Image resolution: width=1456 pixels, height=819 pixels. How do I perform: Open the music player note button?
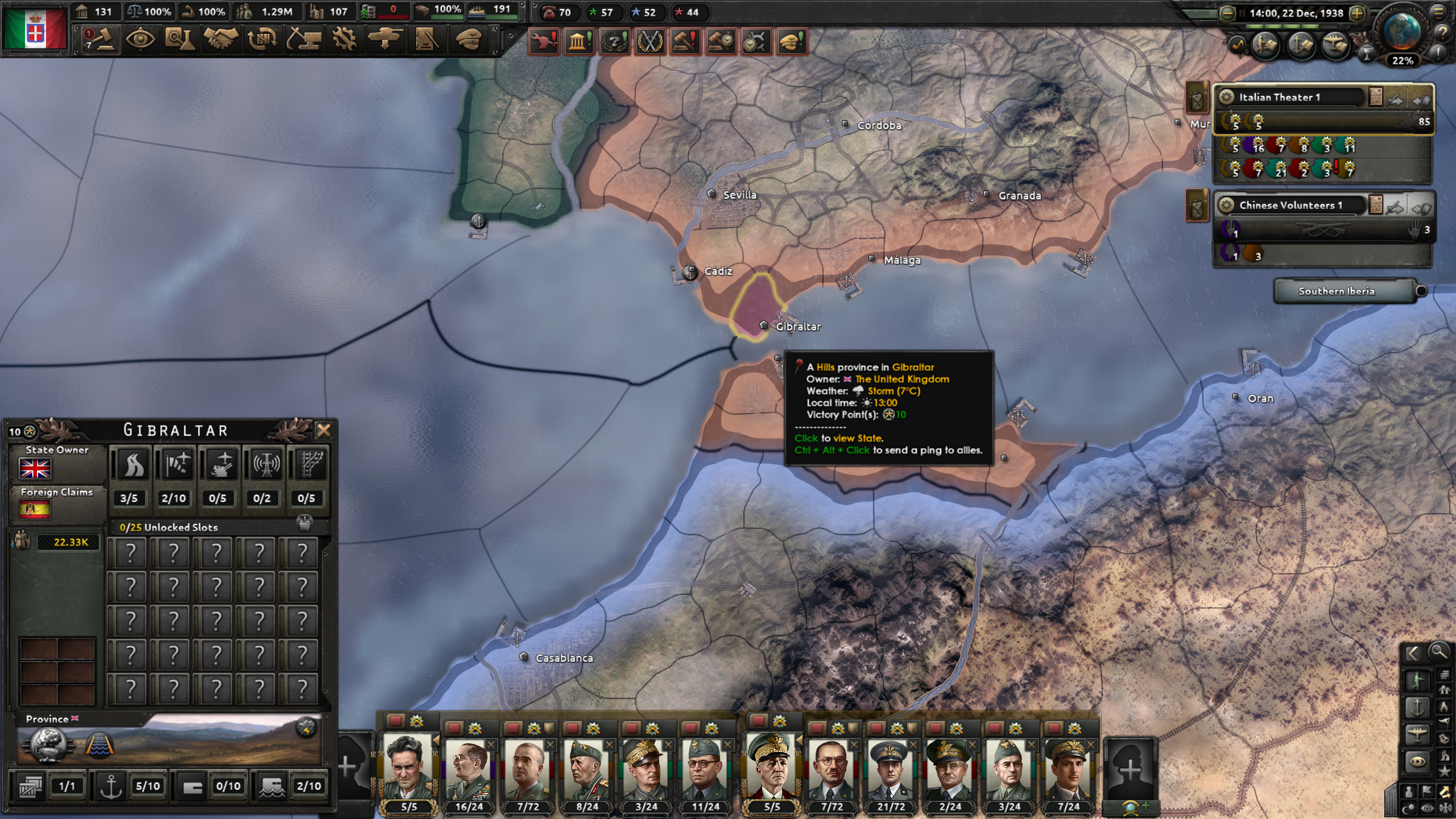tap(1238, 45)
